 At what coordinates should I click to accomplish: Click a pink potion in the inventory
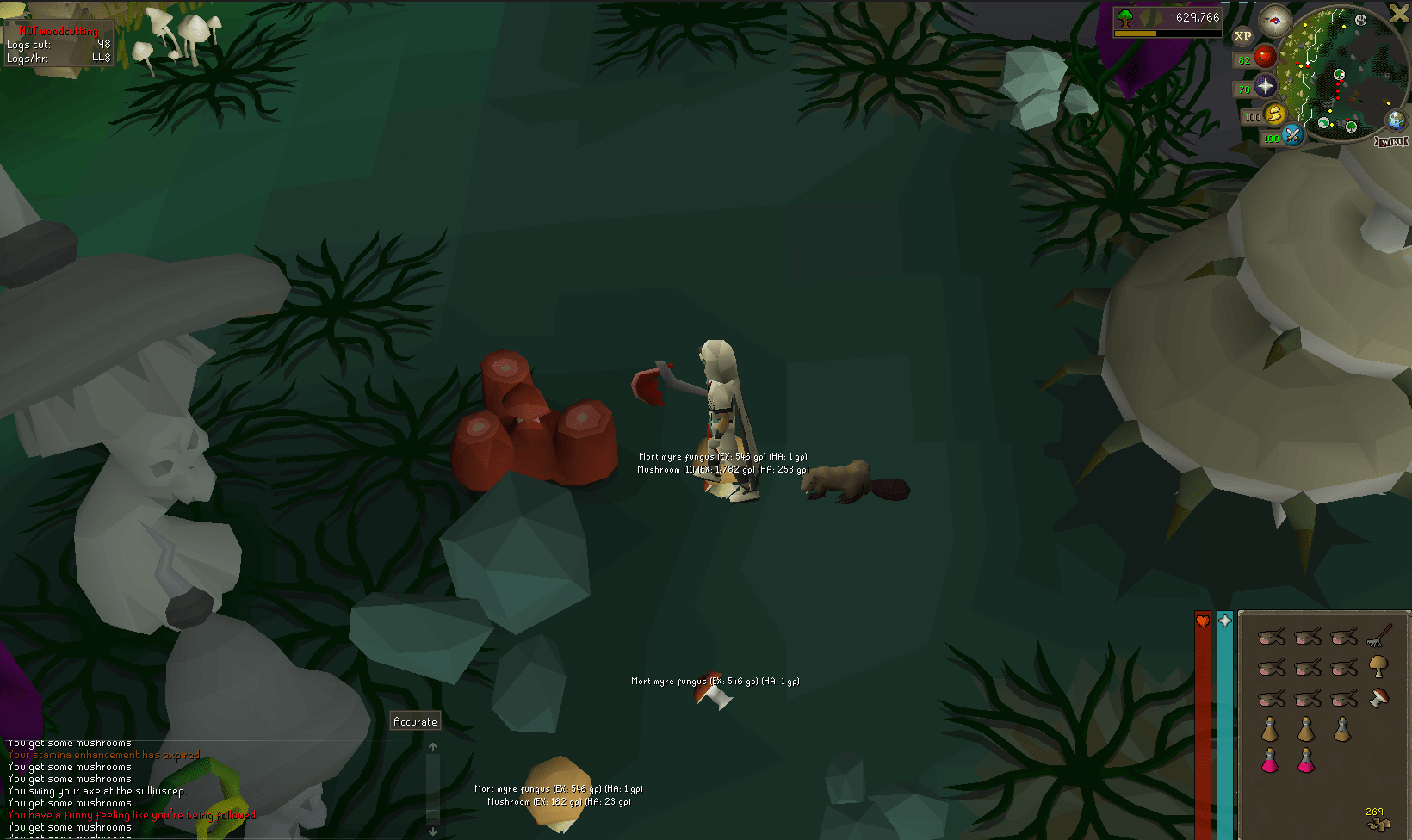(1272, 761)
